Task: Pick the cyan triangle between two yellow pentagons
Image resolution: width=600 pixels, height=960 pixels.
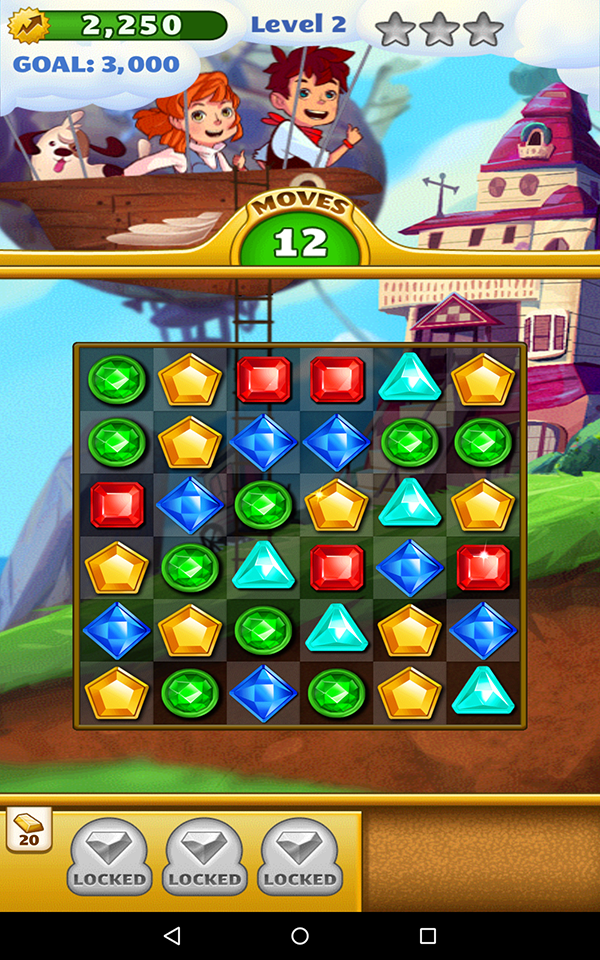Action: coord(410,505)
